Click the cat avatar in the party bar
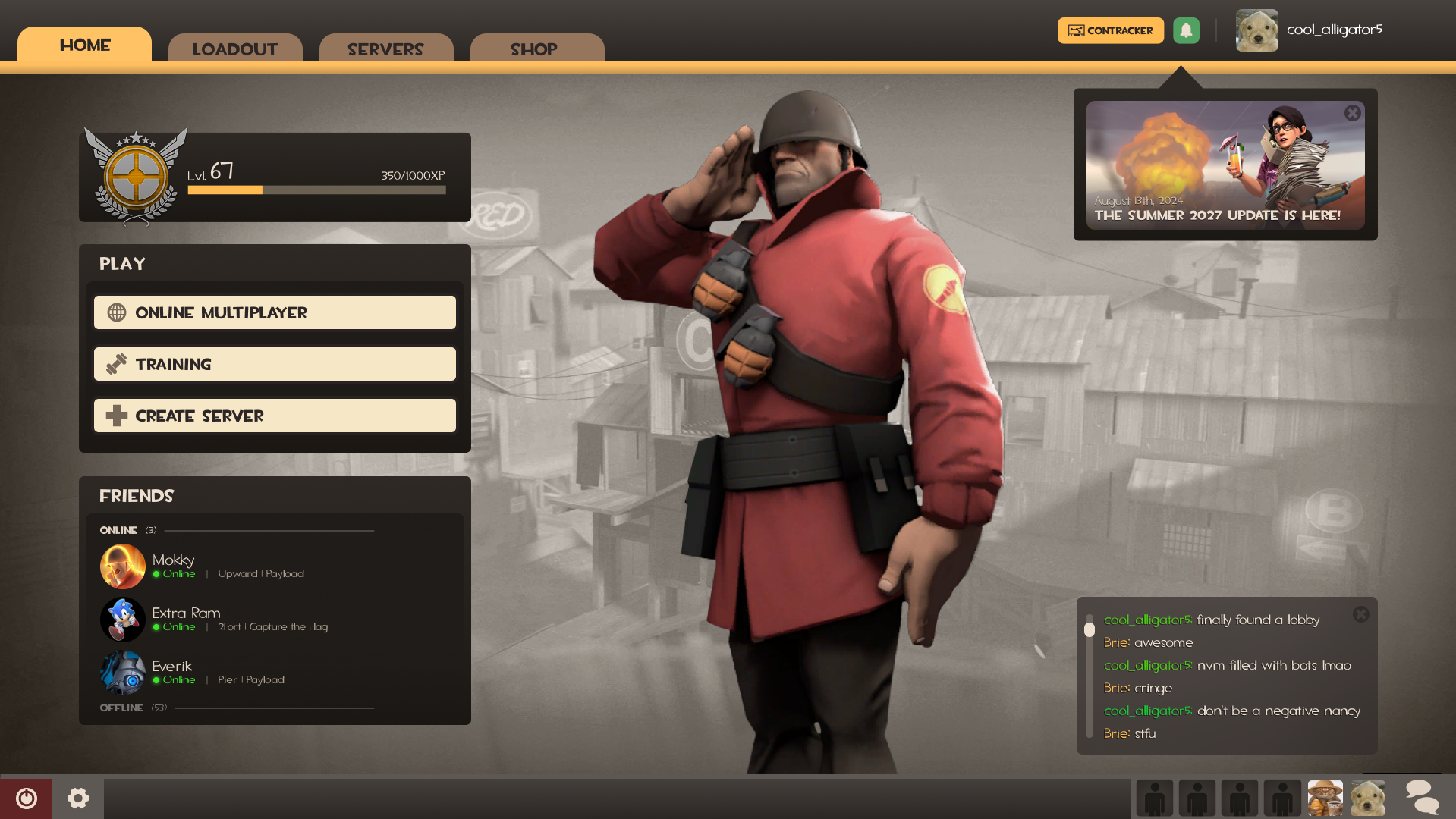The image size is (1456, 819). [x=1325, y=798]
